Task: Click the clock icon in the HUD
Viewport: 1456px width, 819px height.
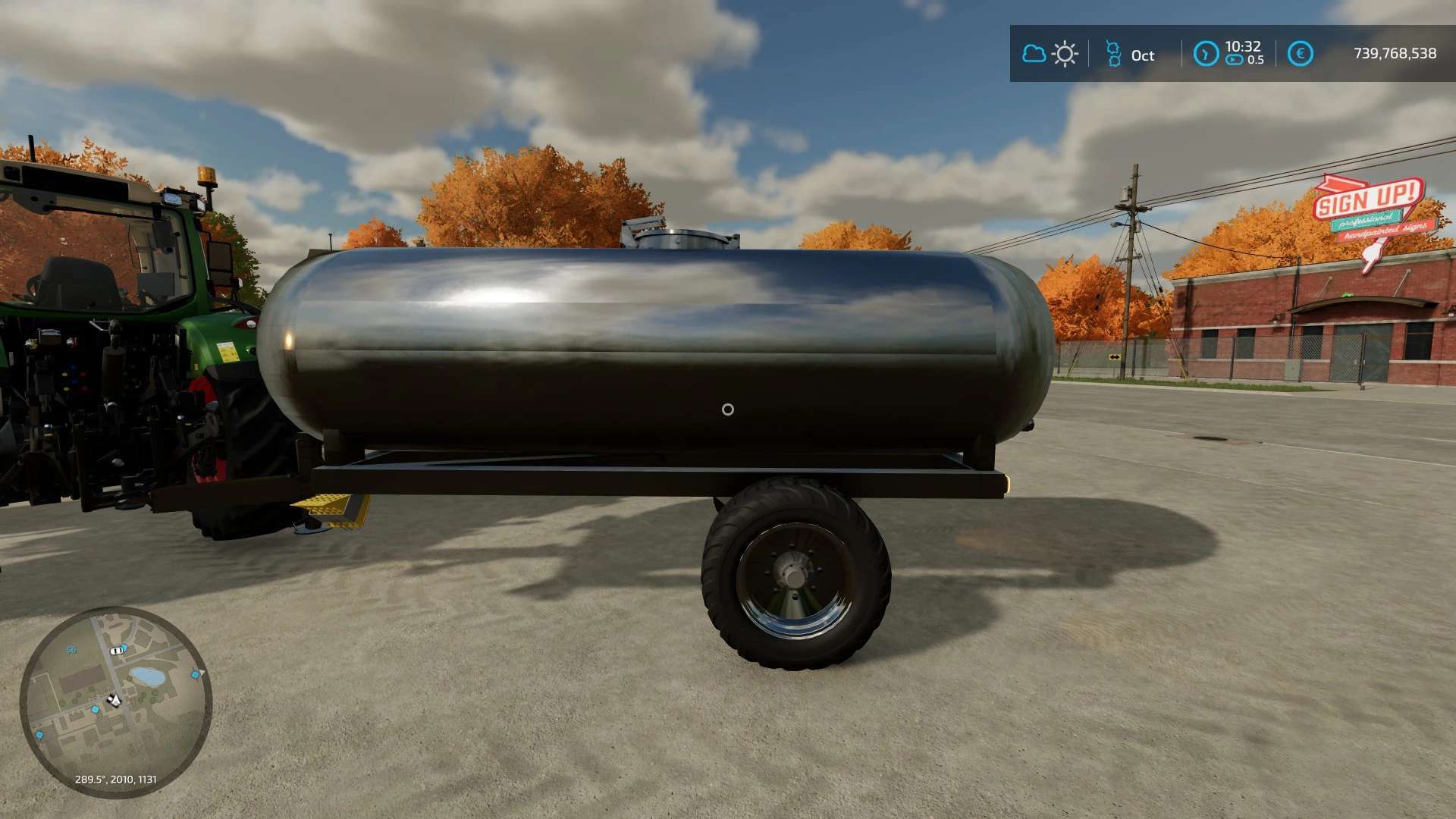Action: (x=1206, y=54)
